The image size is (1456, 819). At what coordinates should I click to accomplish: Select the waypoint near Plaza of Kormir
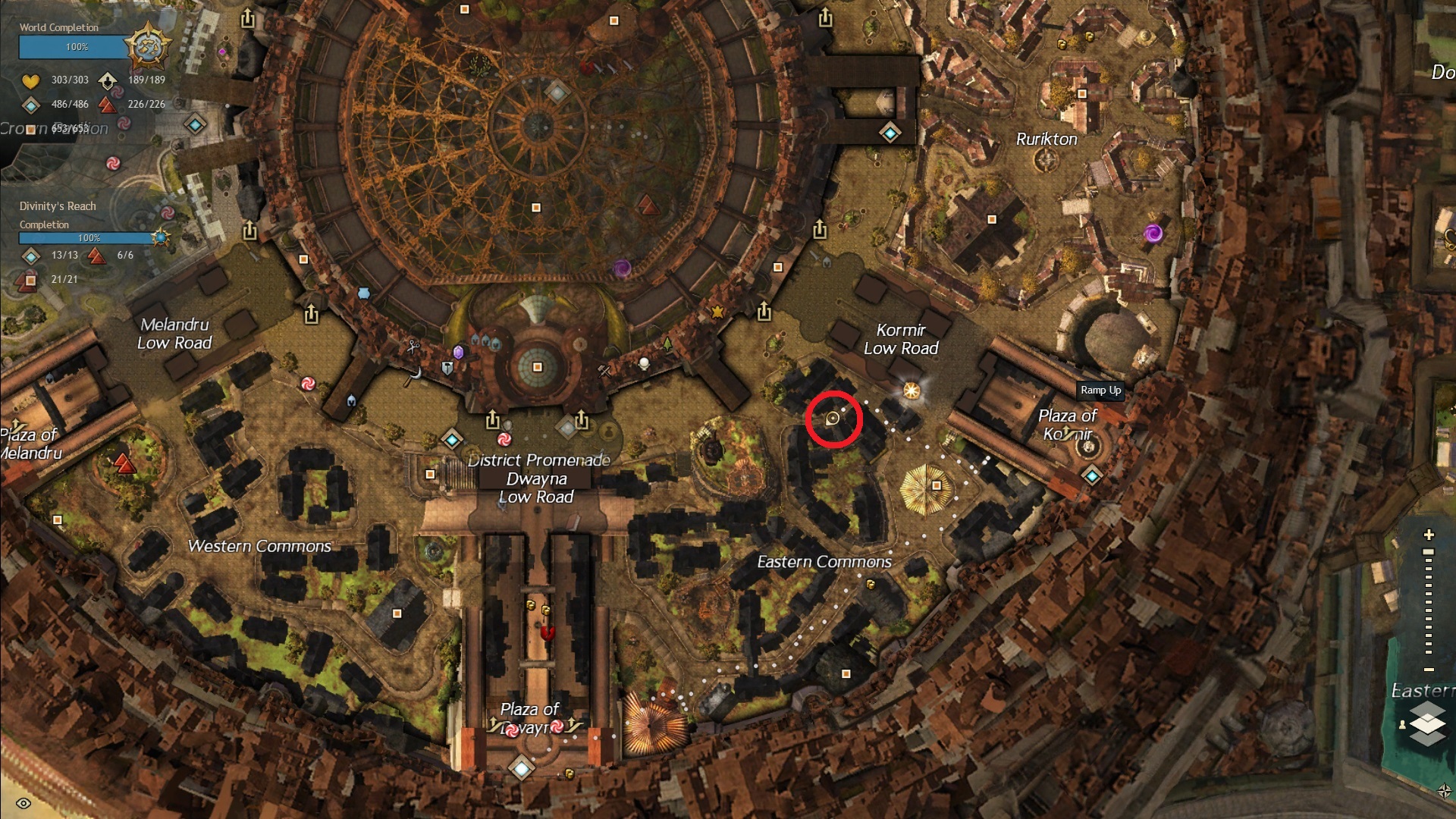click(1092, 476)
